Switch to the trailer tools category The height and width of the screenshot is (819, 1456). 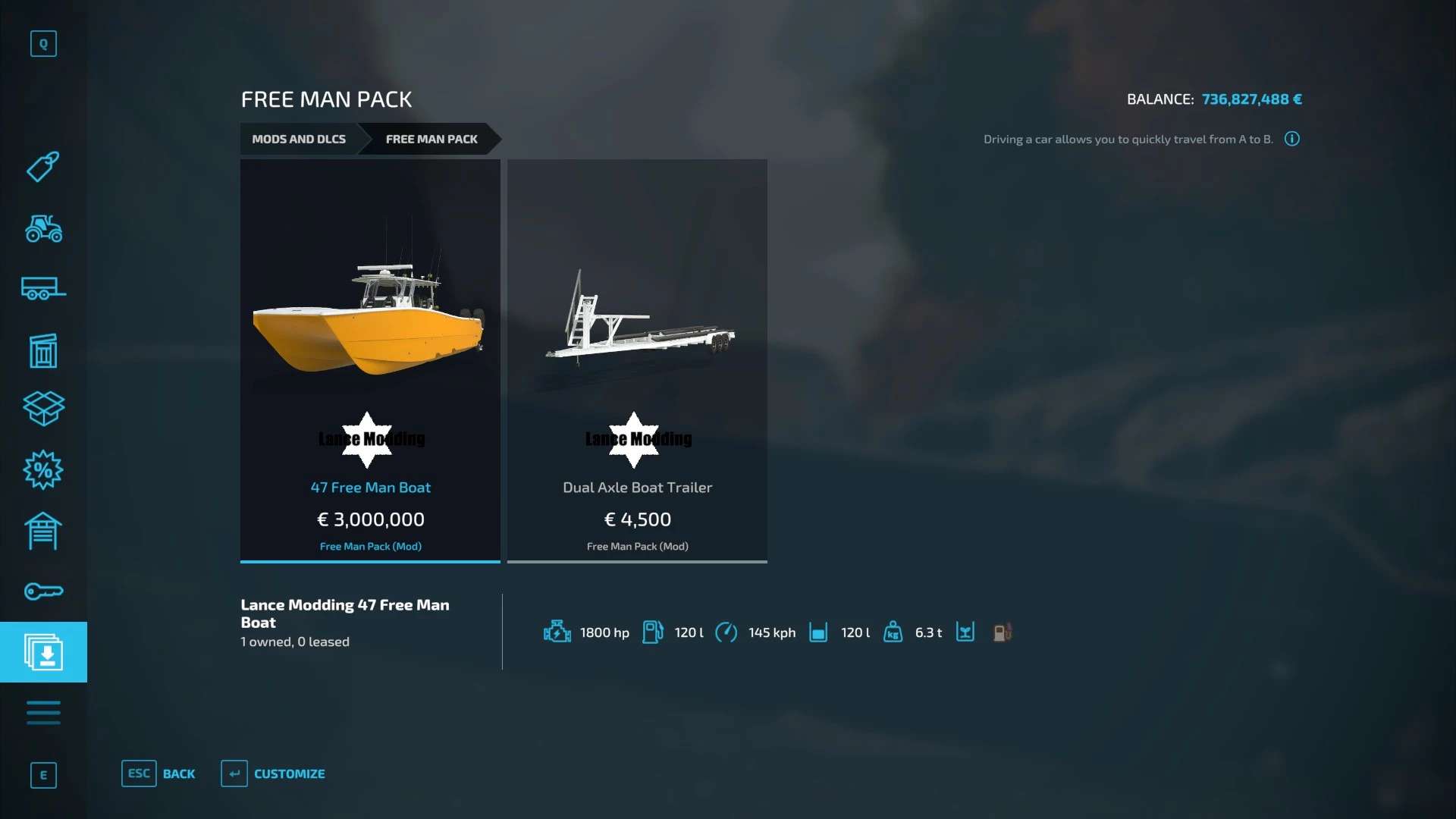pos(43,289)
